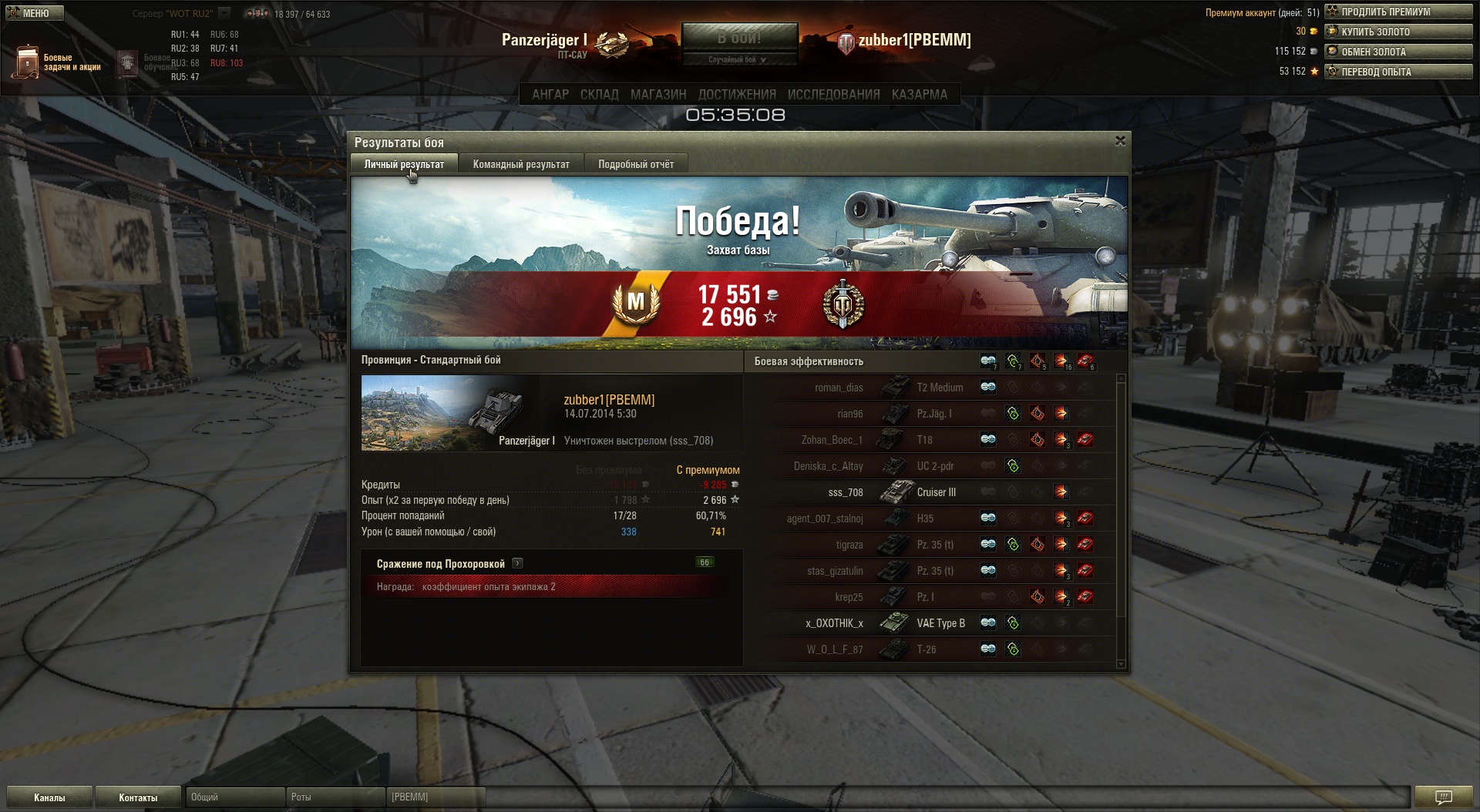The width and height of the screenshot is (1480, 812).
Task: Go to the Ангар section
Action: pos(550,94)
